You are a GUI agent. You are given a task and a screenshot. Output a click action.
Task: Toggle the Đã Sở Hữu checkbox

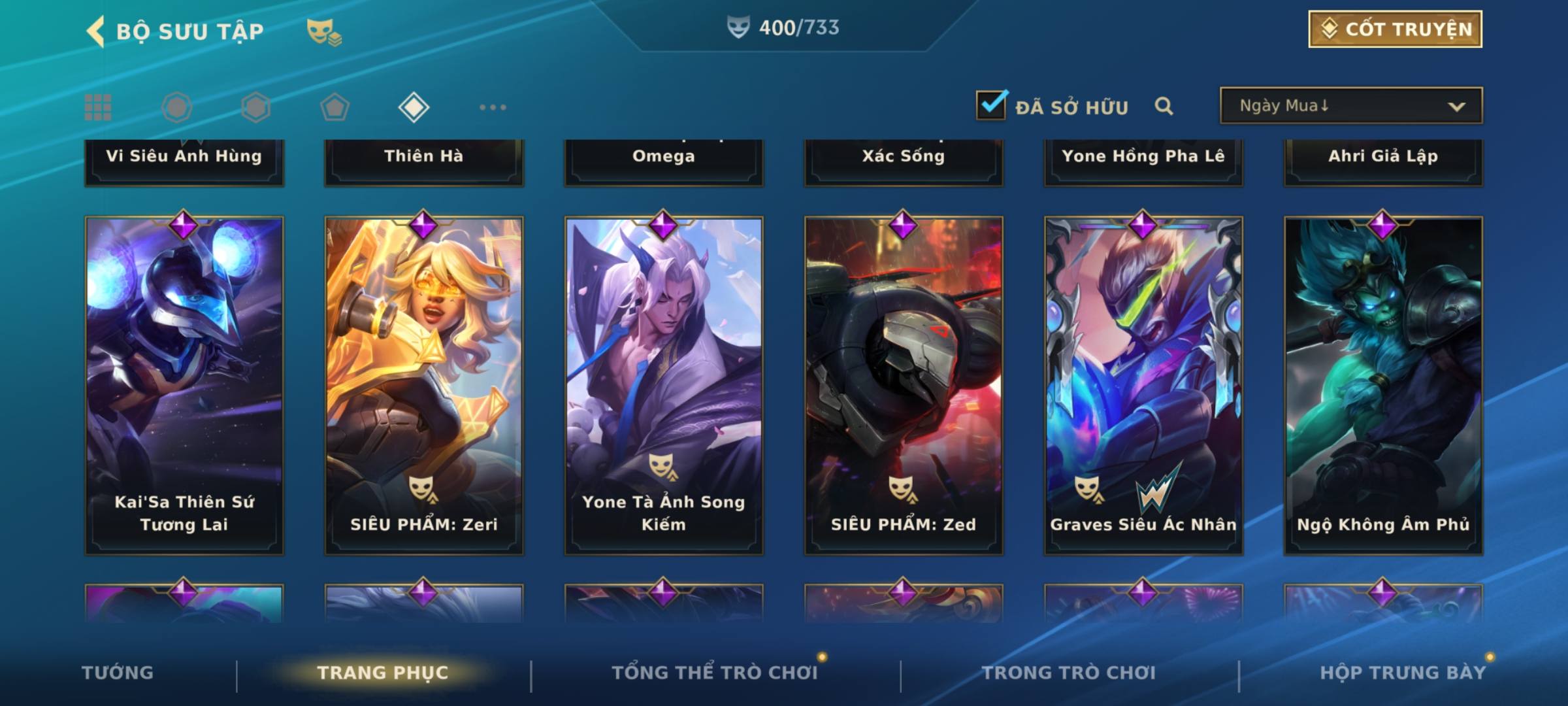coord(990,105)
